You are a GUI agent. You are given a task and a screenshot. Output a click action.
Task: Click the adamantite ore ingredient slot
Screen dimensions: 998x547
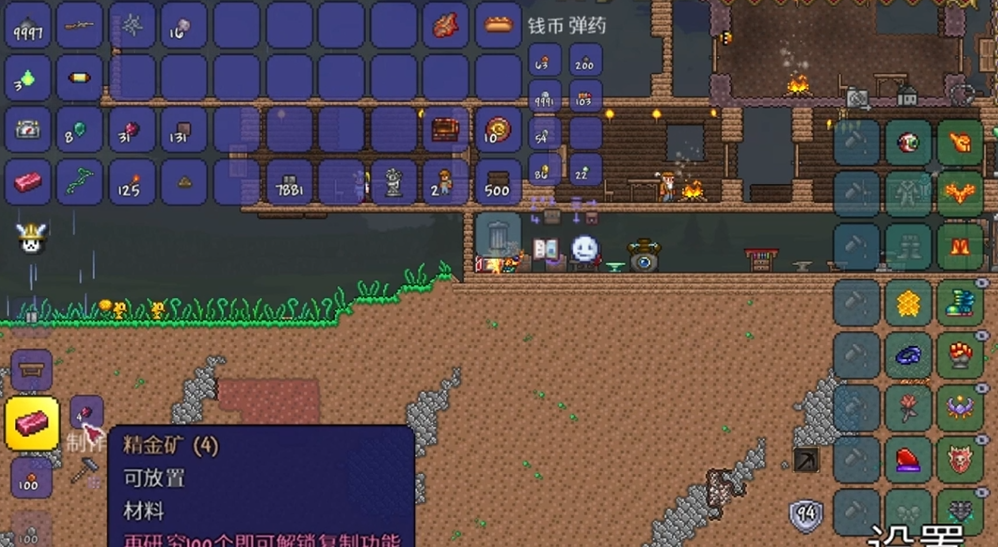point(86,412)
